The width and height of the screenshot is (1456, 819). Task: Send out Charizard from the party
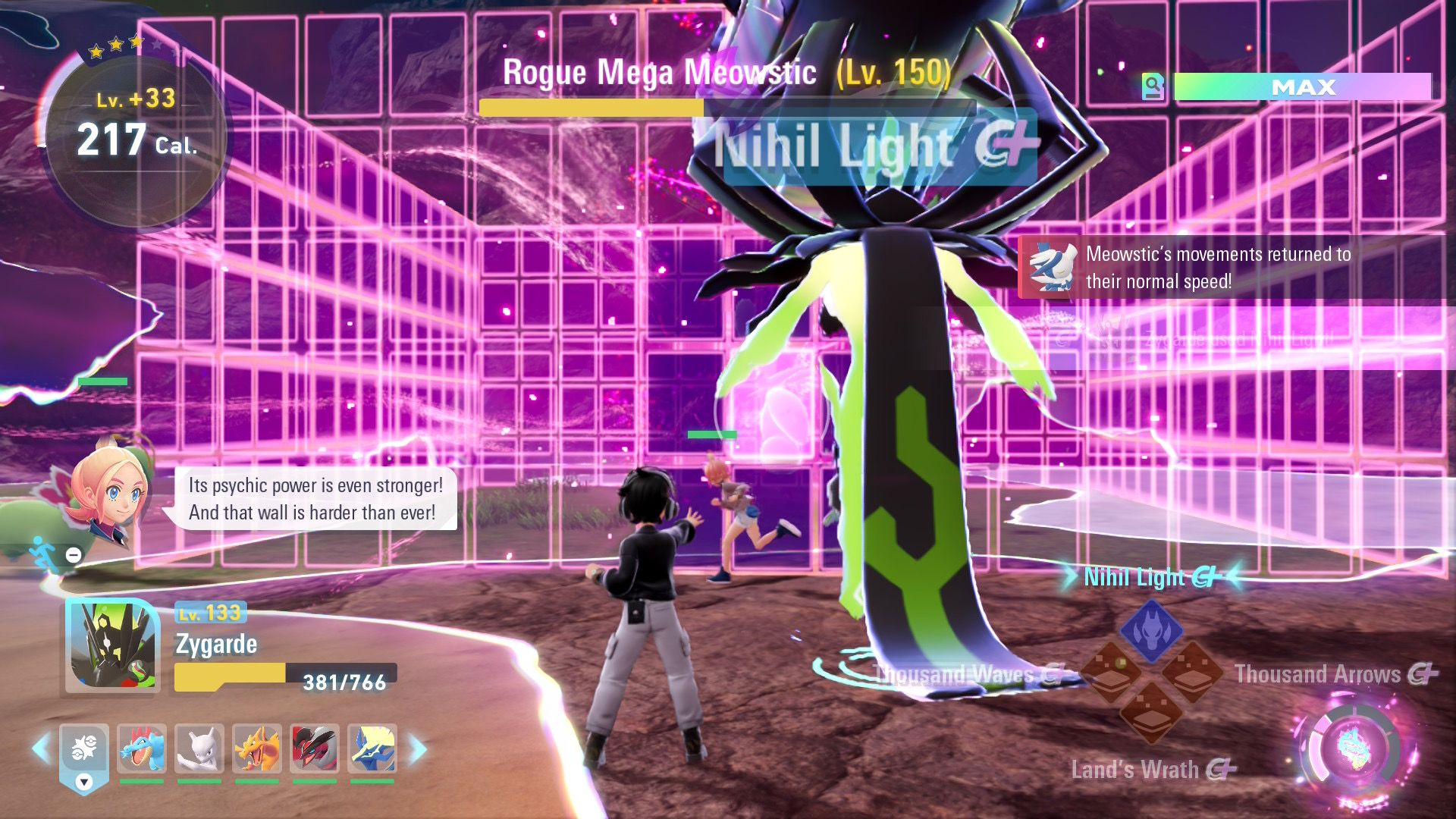[257, 748]
